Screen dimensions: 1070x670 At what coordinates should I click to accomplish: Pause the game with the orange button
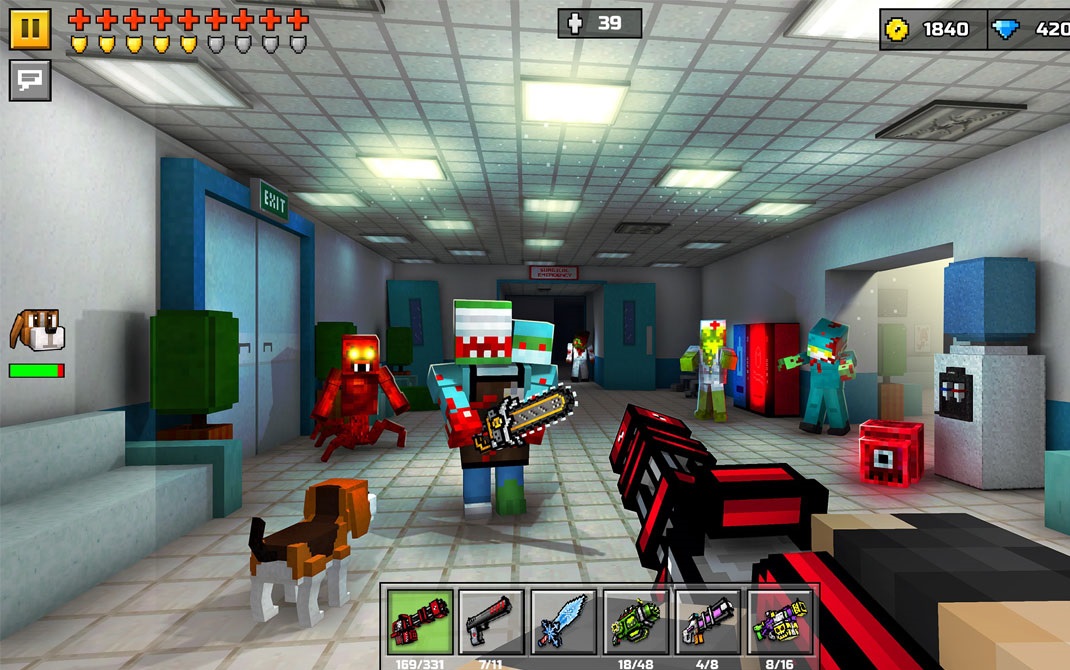[x=30, y=28]
